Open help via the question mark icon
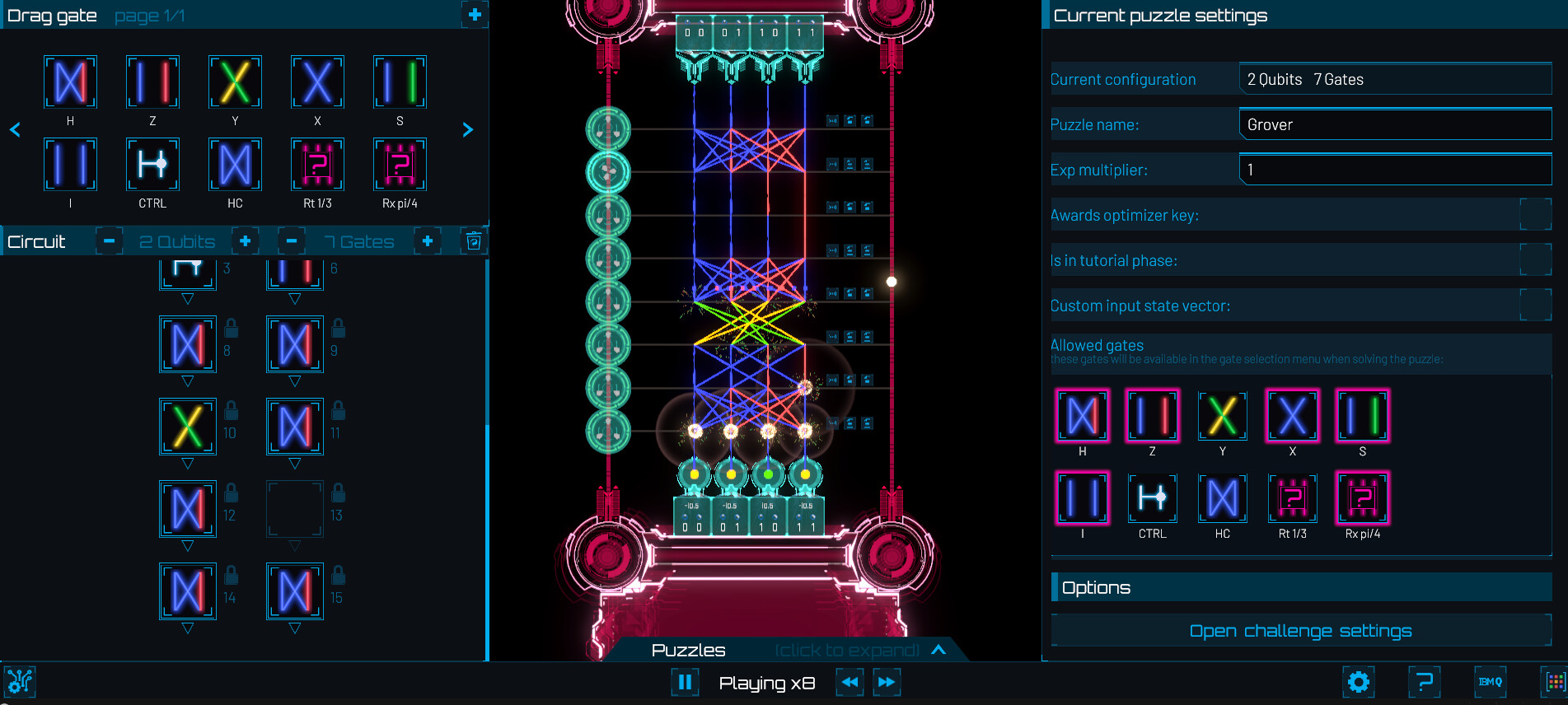The image size is (1568, 705). click(1425, 682)
